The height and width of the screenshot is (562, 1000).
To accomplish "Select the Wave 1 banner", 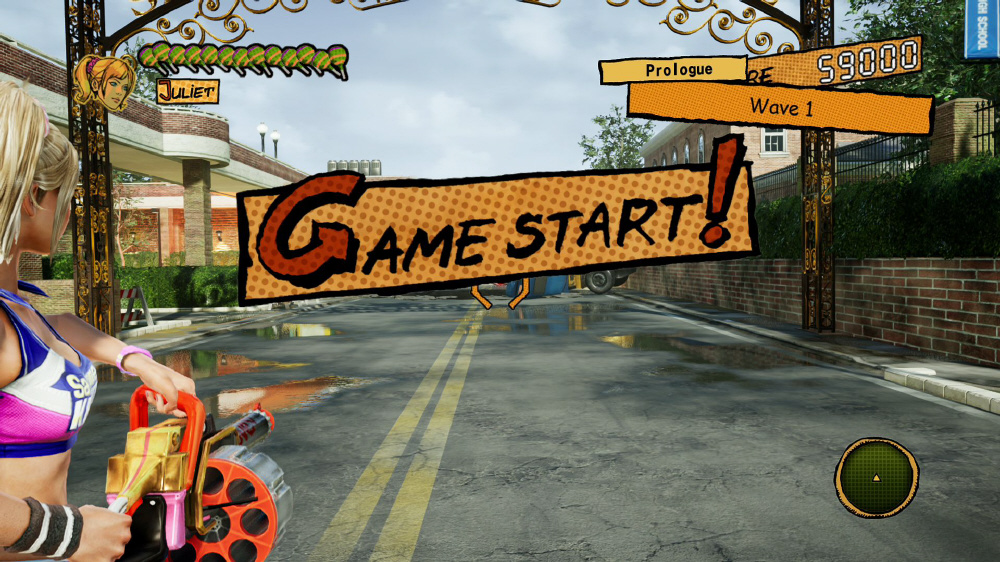I will click(x=781, y=107).
